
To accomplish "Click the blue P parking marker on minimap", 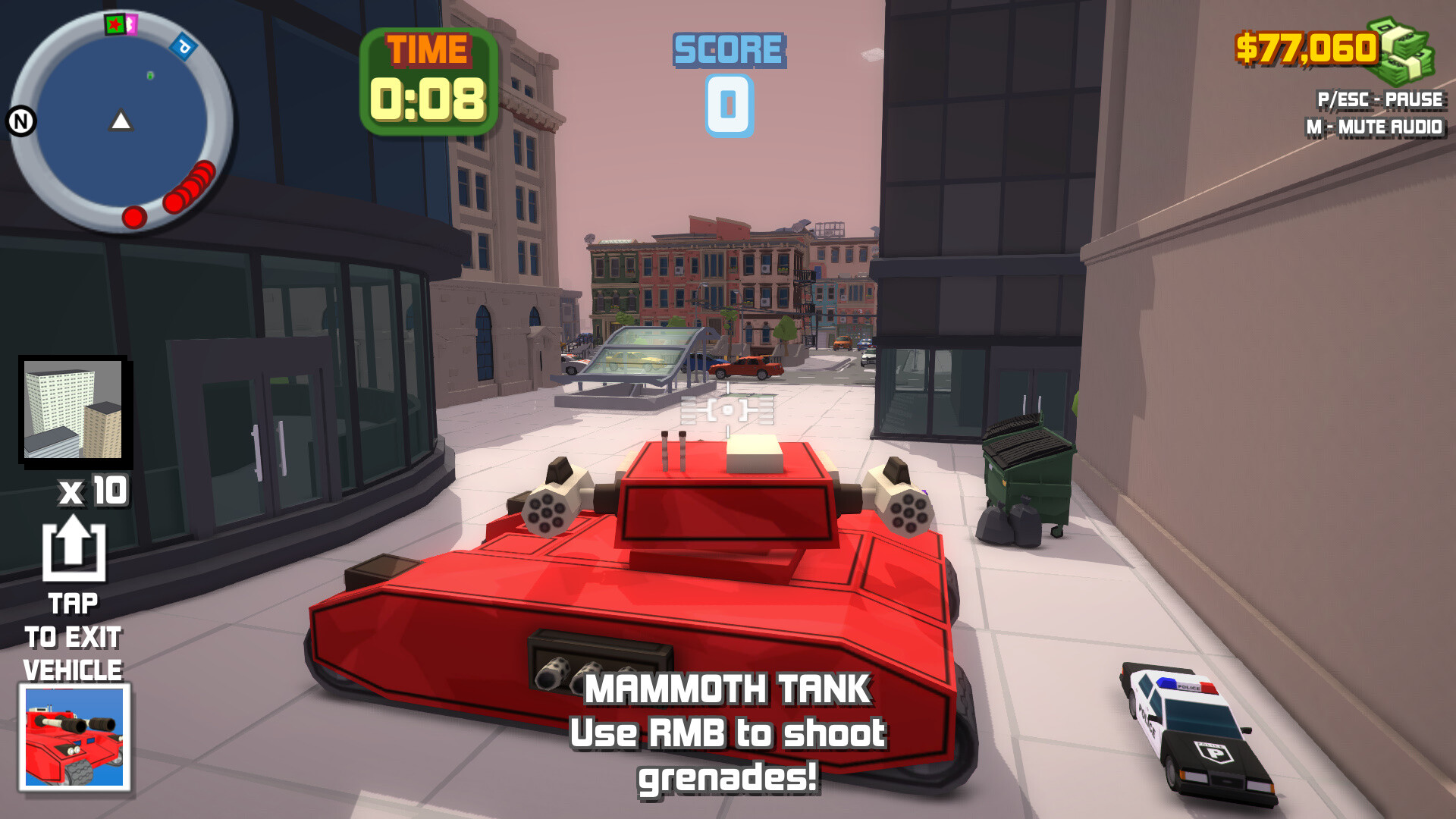I will [183, 46].
